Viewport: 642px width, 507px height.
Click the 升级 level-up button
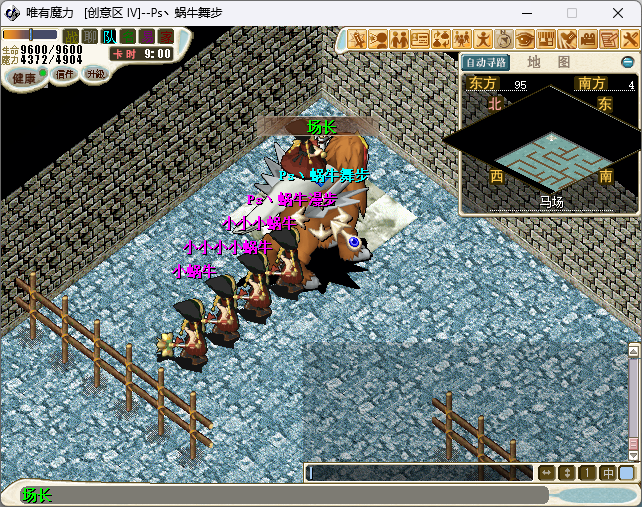[x=95, y=74]
